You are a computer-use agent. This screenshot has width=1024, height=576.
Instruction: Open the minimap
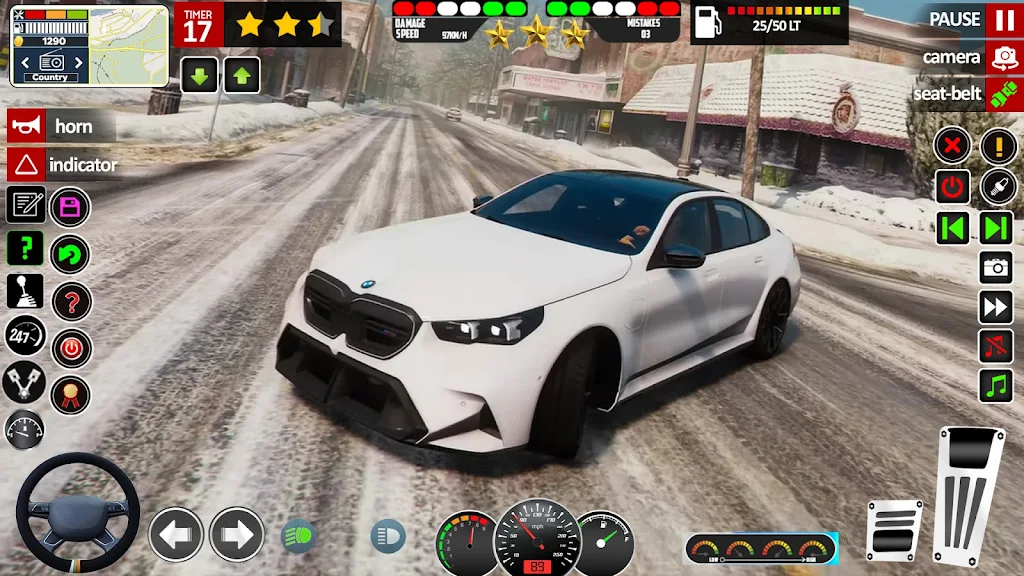[x=89, y=46]
